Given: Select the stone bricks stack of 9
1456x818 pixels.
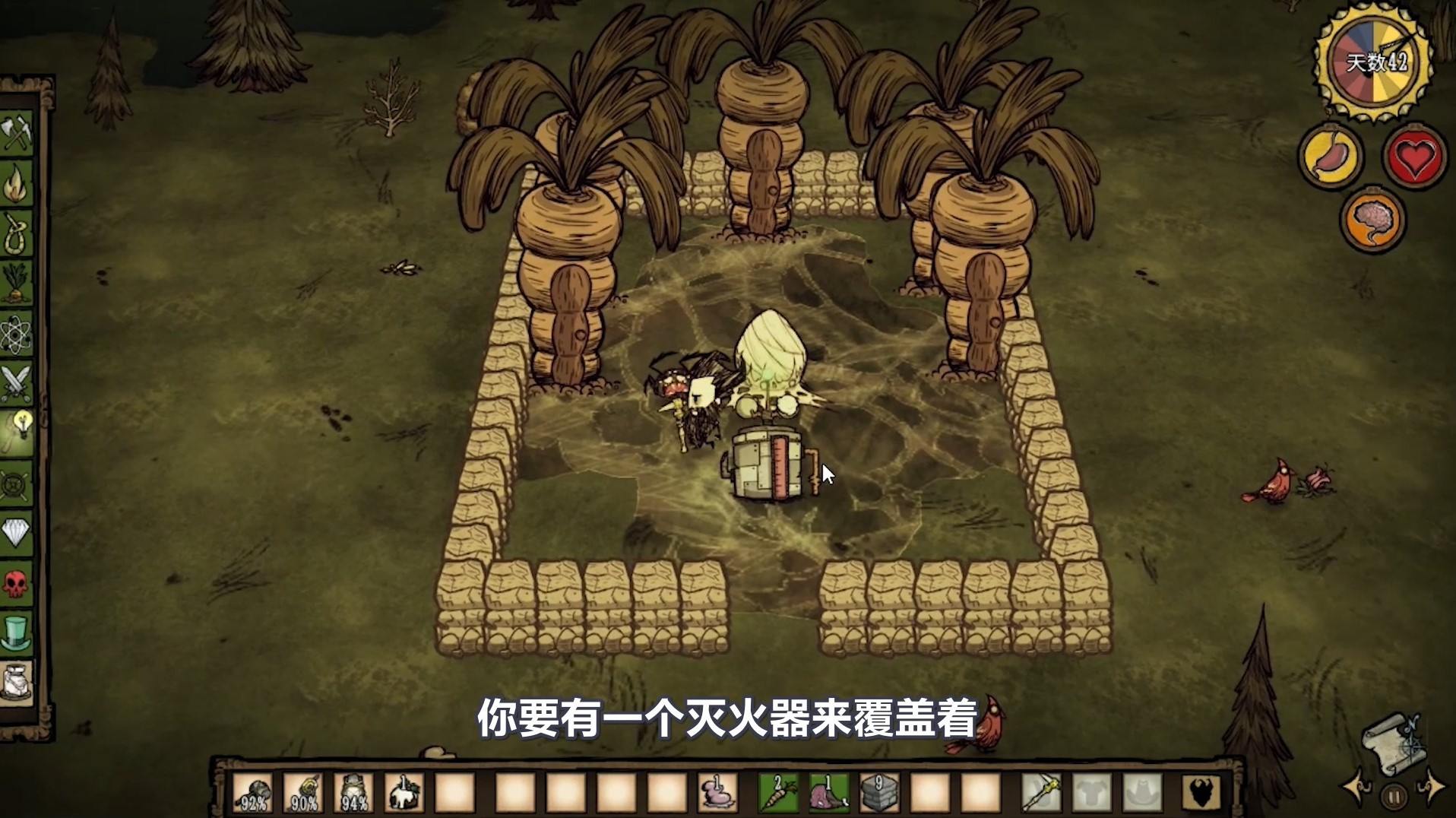Looking at the screenshot, I should pos(878,793).
